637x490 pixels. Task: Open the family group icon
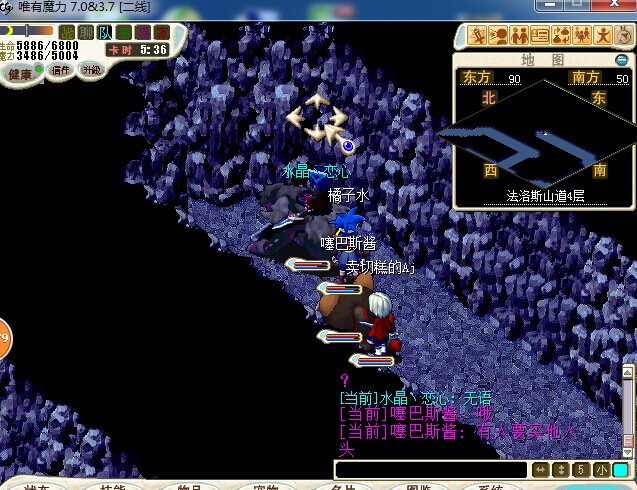tap(580, 36)
